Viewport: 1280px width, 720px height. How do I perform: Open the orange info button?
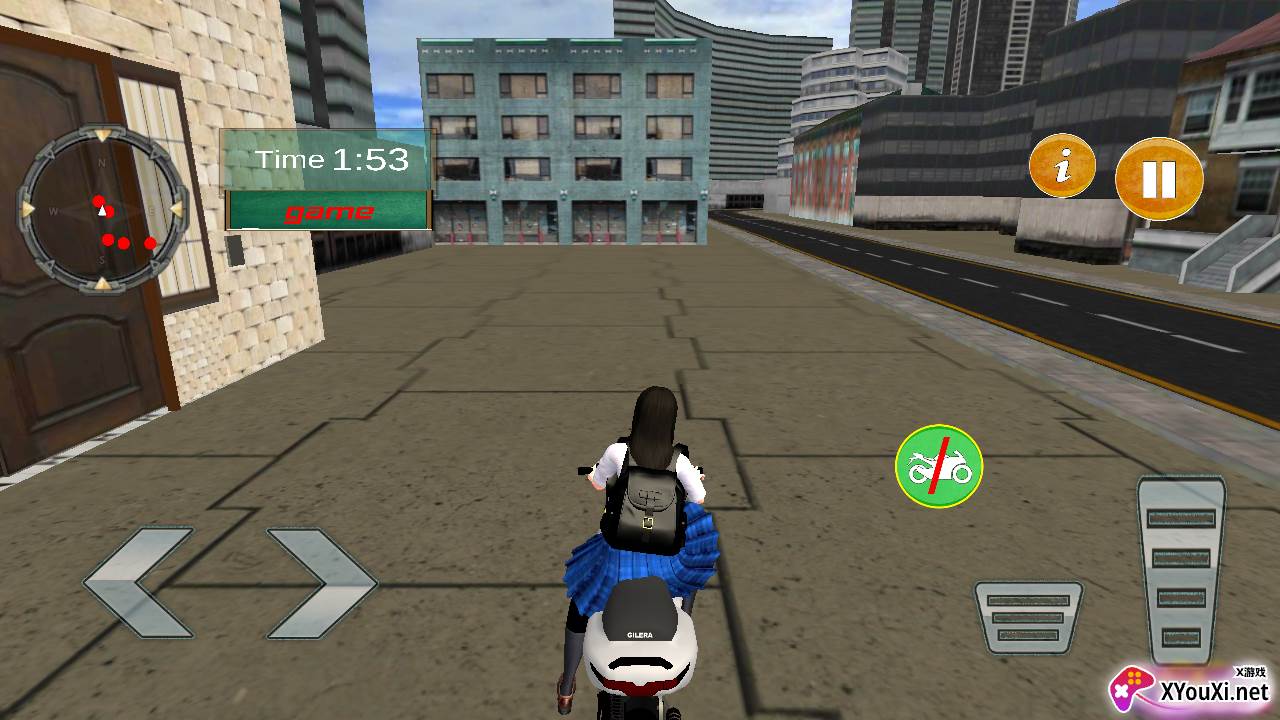(1062, 165)
